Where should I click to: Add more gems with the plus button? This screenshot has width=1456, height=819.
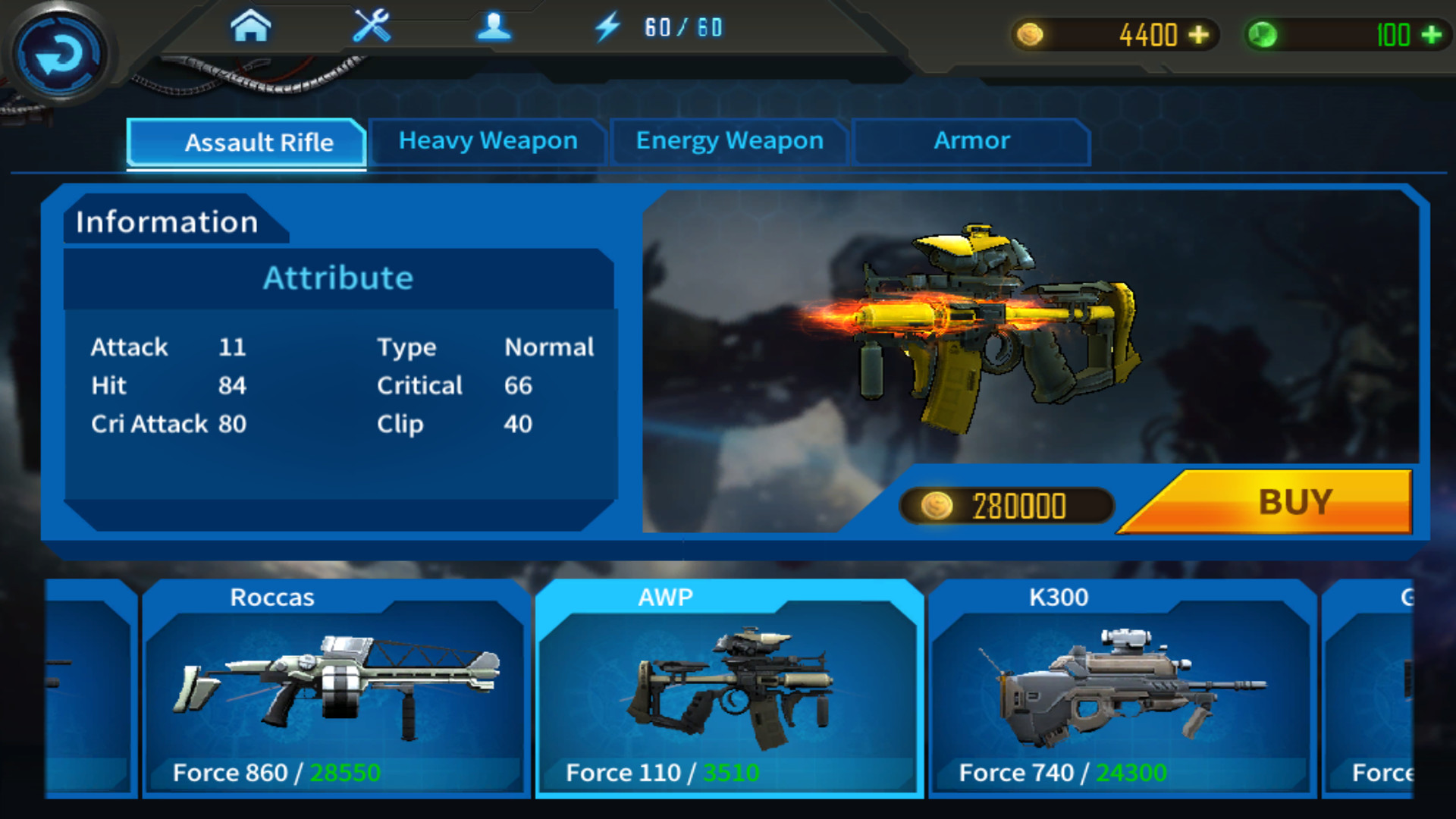1430,34
